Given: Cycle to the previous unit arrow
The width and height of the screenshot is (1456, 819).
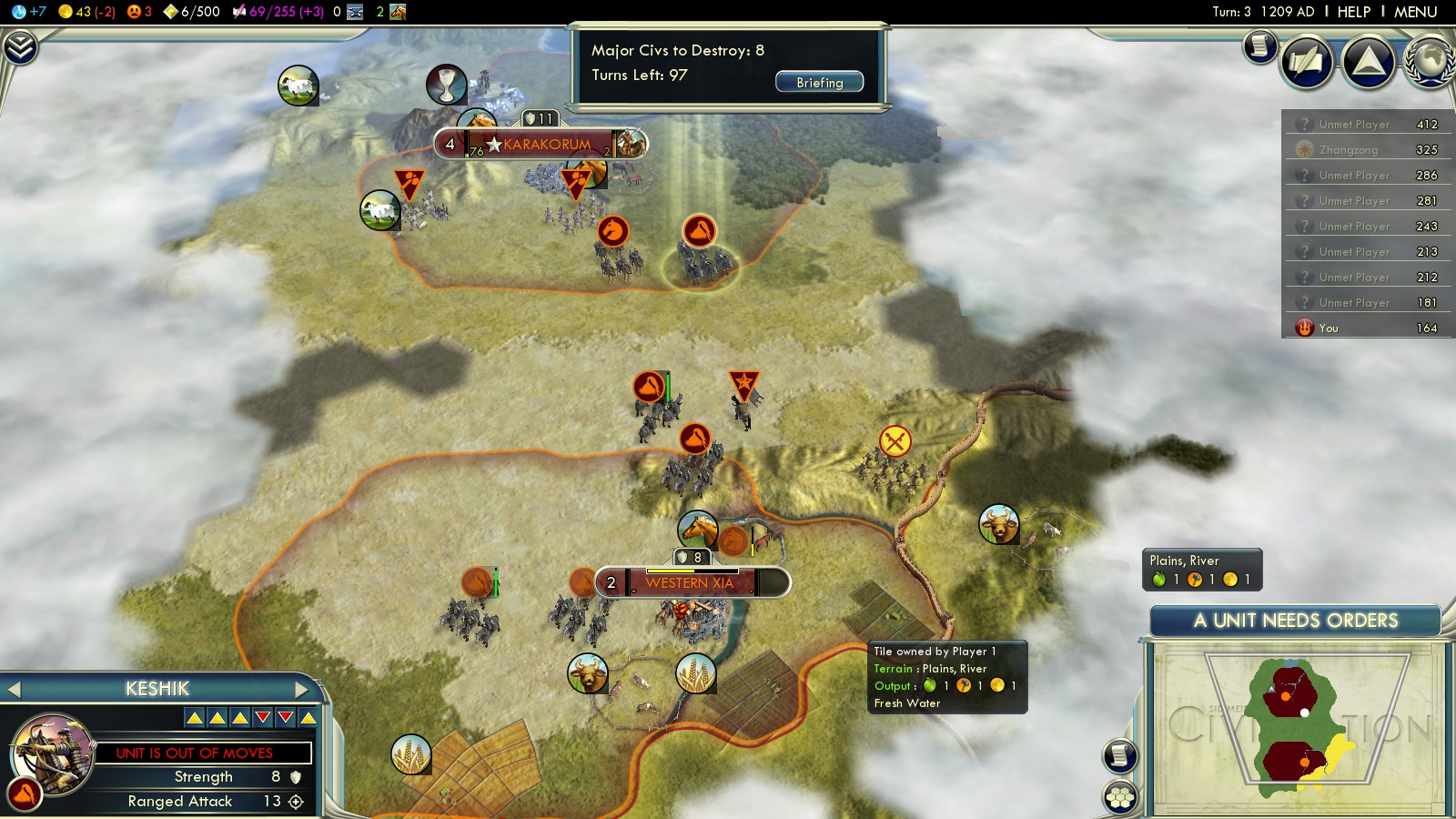Looking at the screenshot, I should point(14,690).
